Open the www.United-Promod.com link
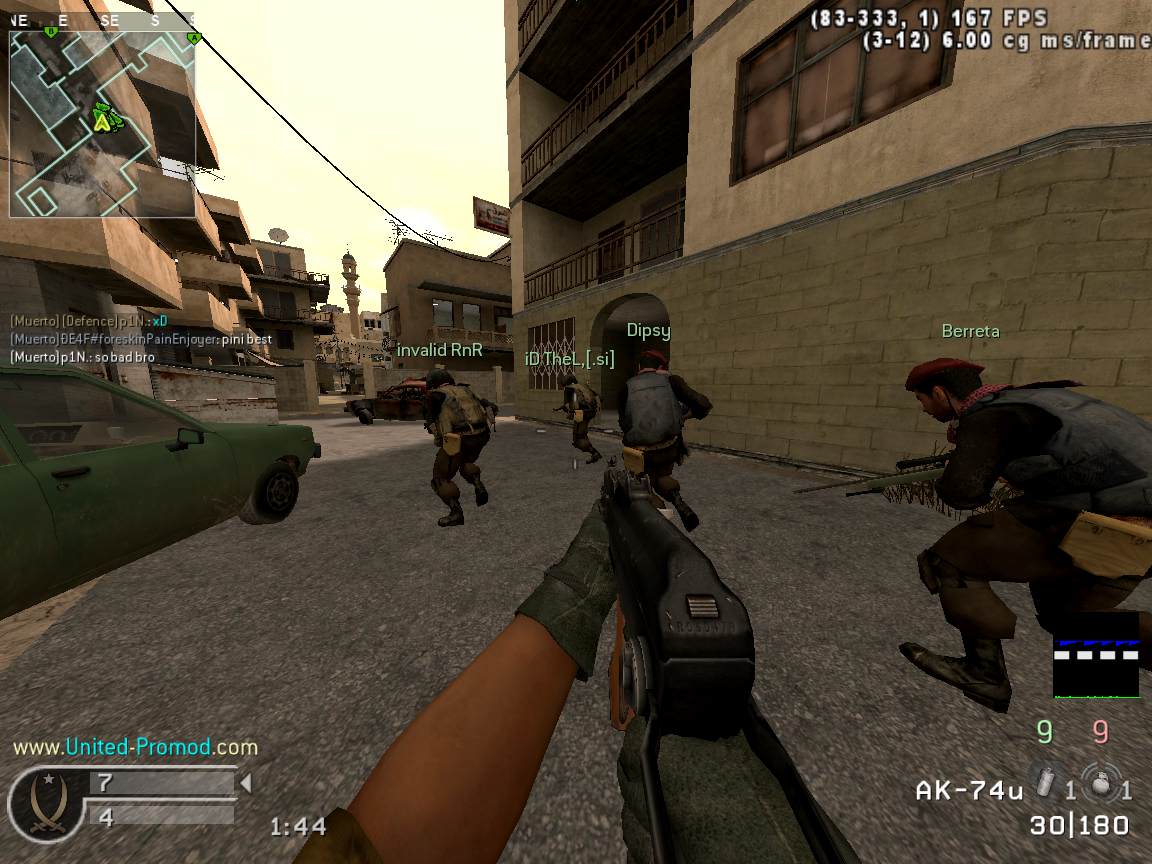The height and width of the screenshot is (864, 1152). click(135, 747)
